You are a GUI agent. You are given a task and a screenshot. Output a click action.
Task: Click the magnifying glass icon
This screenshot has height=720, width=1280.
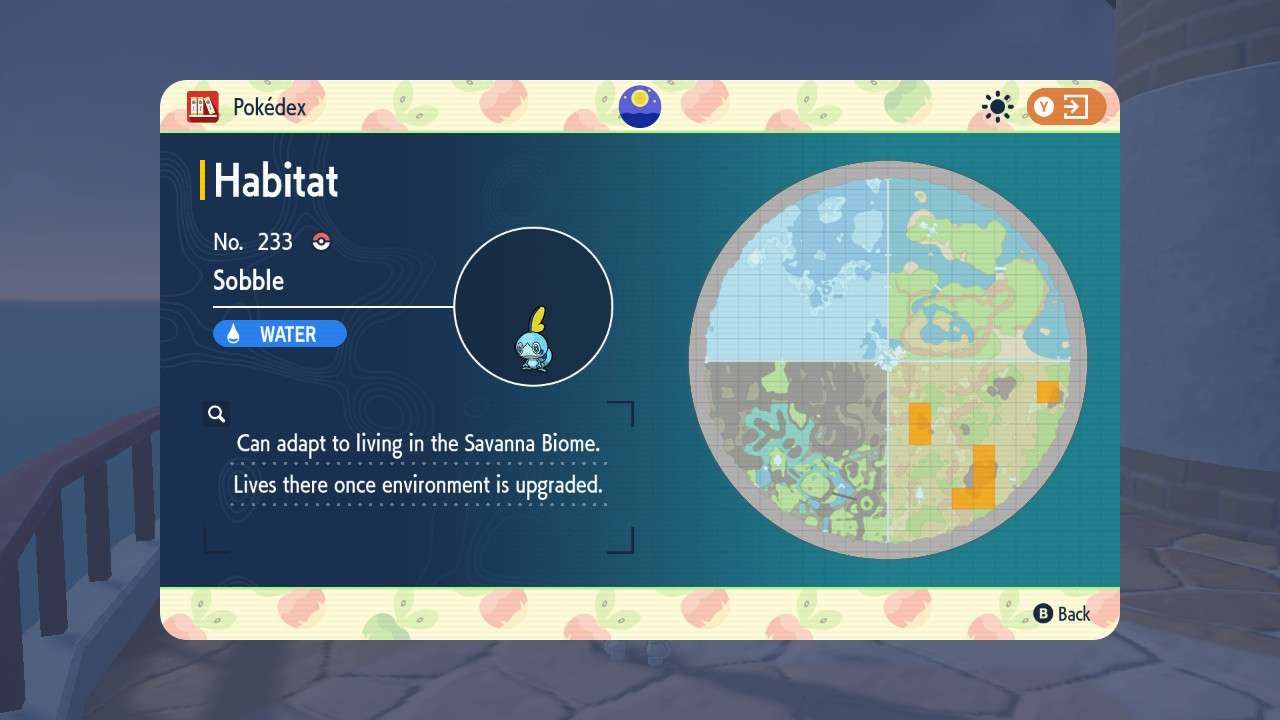coord(216,414)
